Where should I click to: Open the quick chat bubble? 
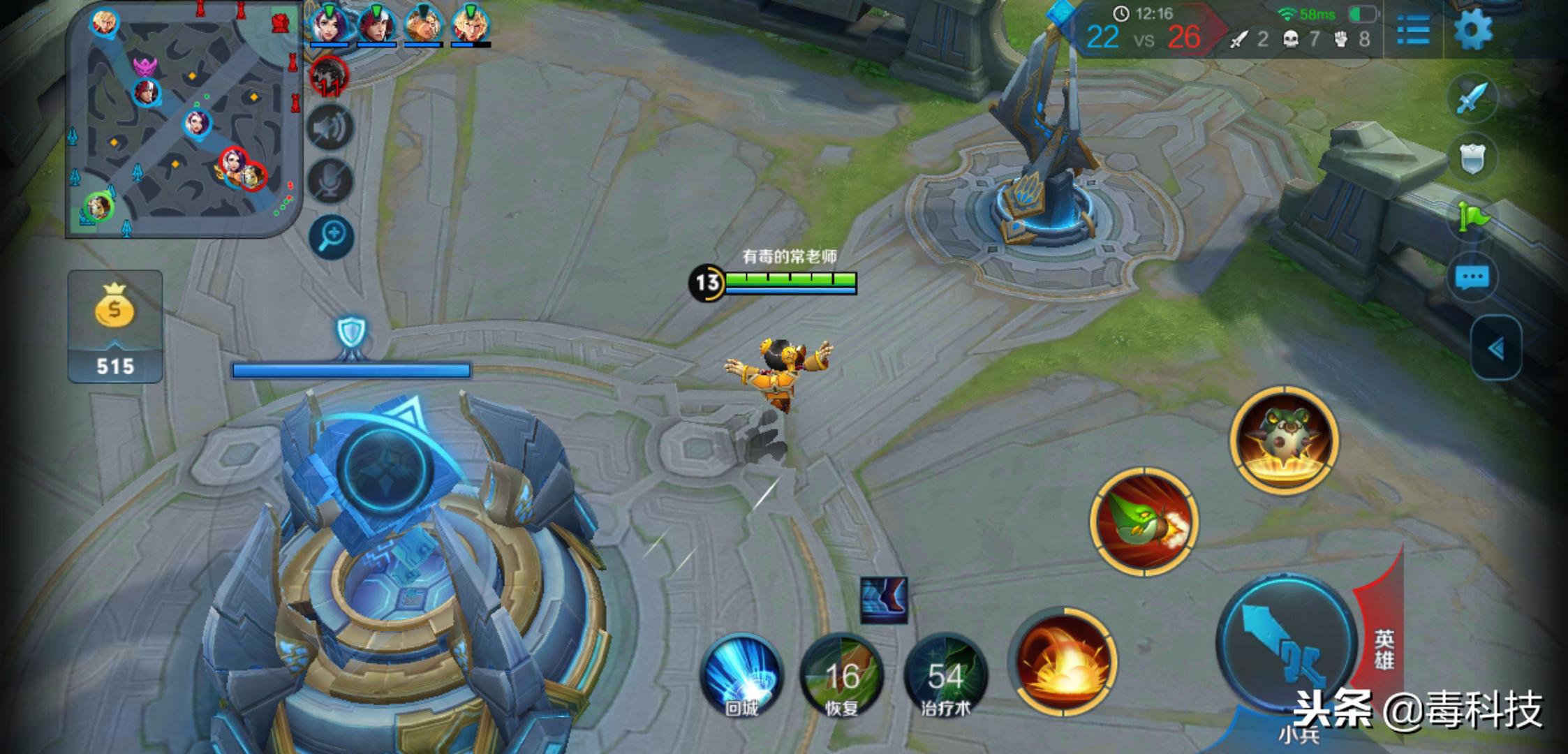point(1472,277)
